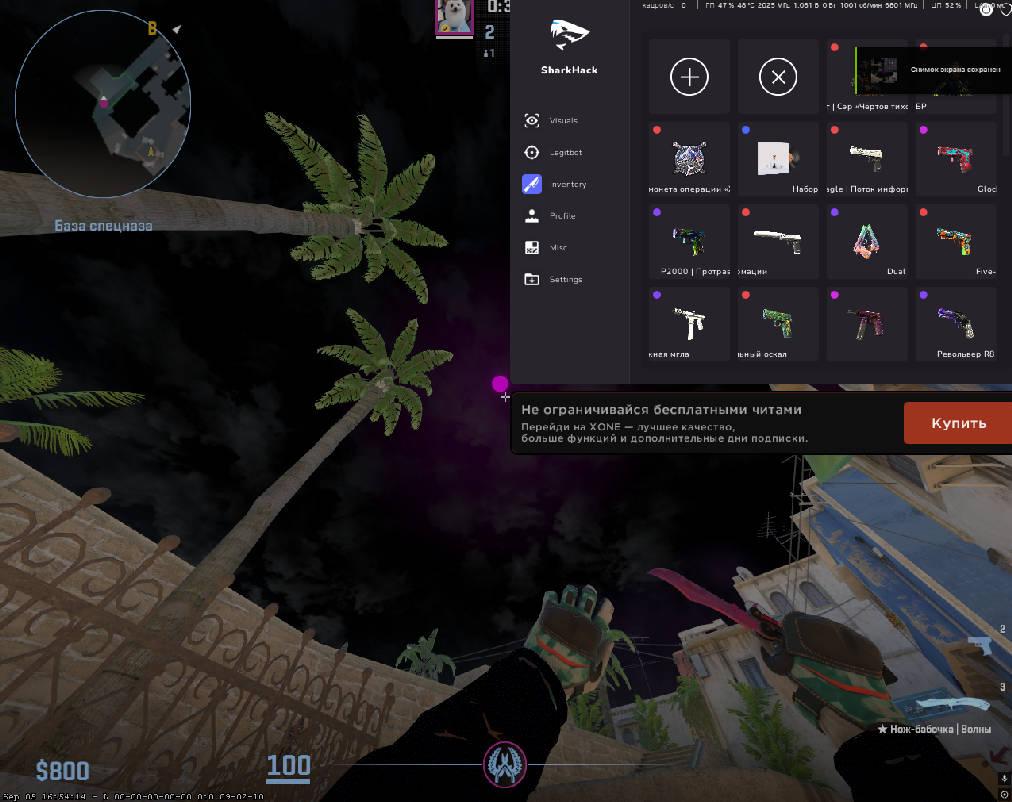
Task: Go to the Misc section
Action: (x=557, y=248)
